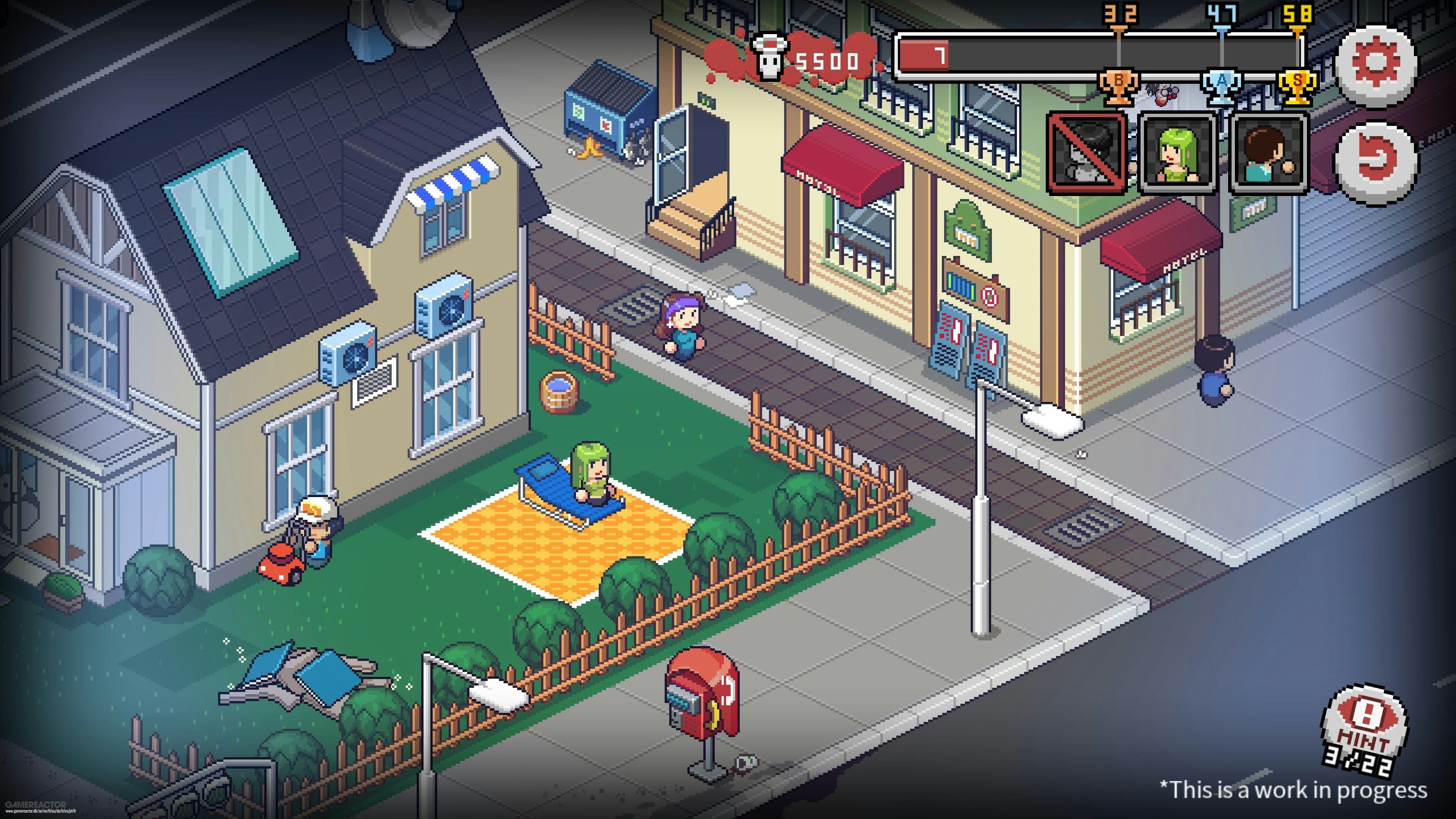Select the crossed-out black-haired target portrait
The width and height of the screenshot is (1456, 819).
pyautogui.click(x=1086, y=153)
